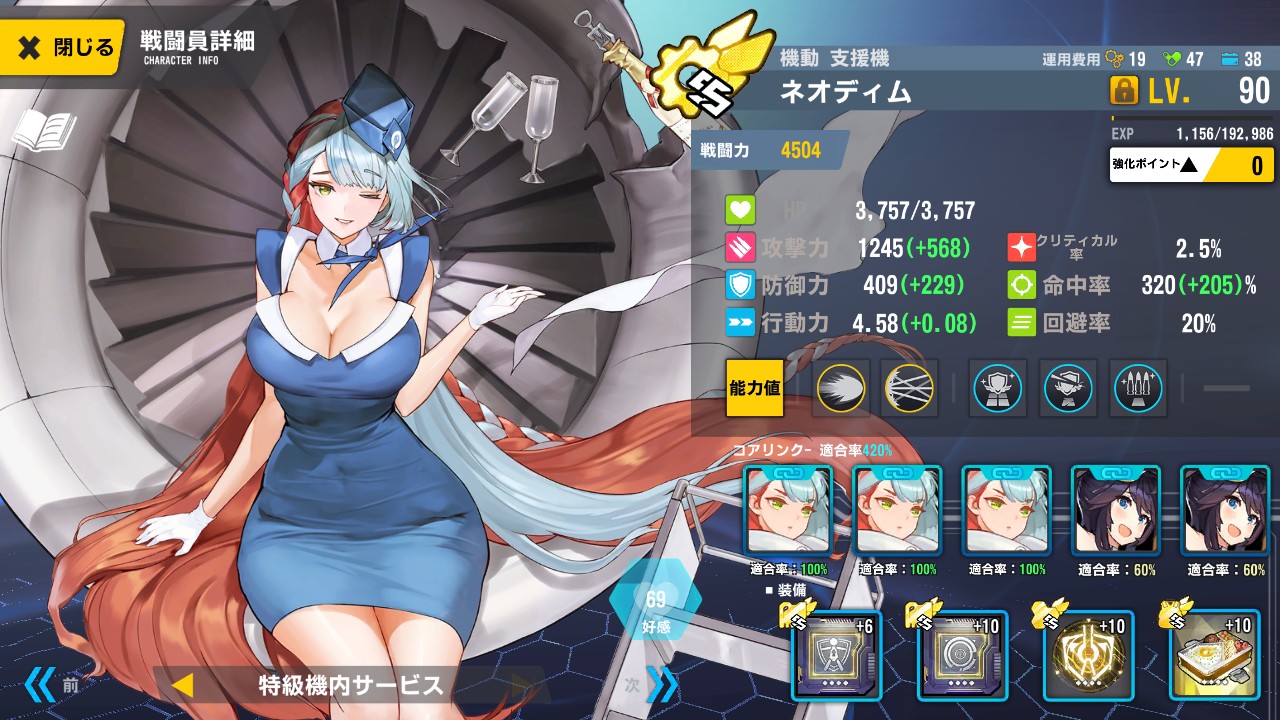
Task: Open the +10 bento box equipment slot
Action: pyautogui.click(x=1214, y=656)
